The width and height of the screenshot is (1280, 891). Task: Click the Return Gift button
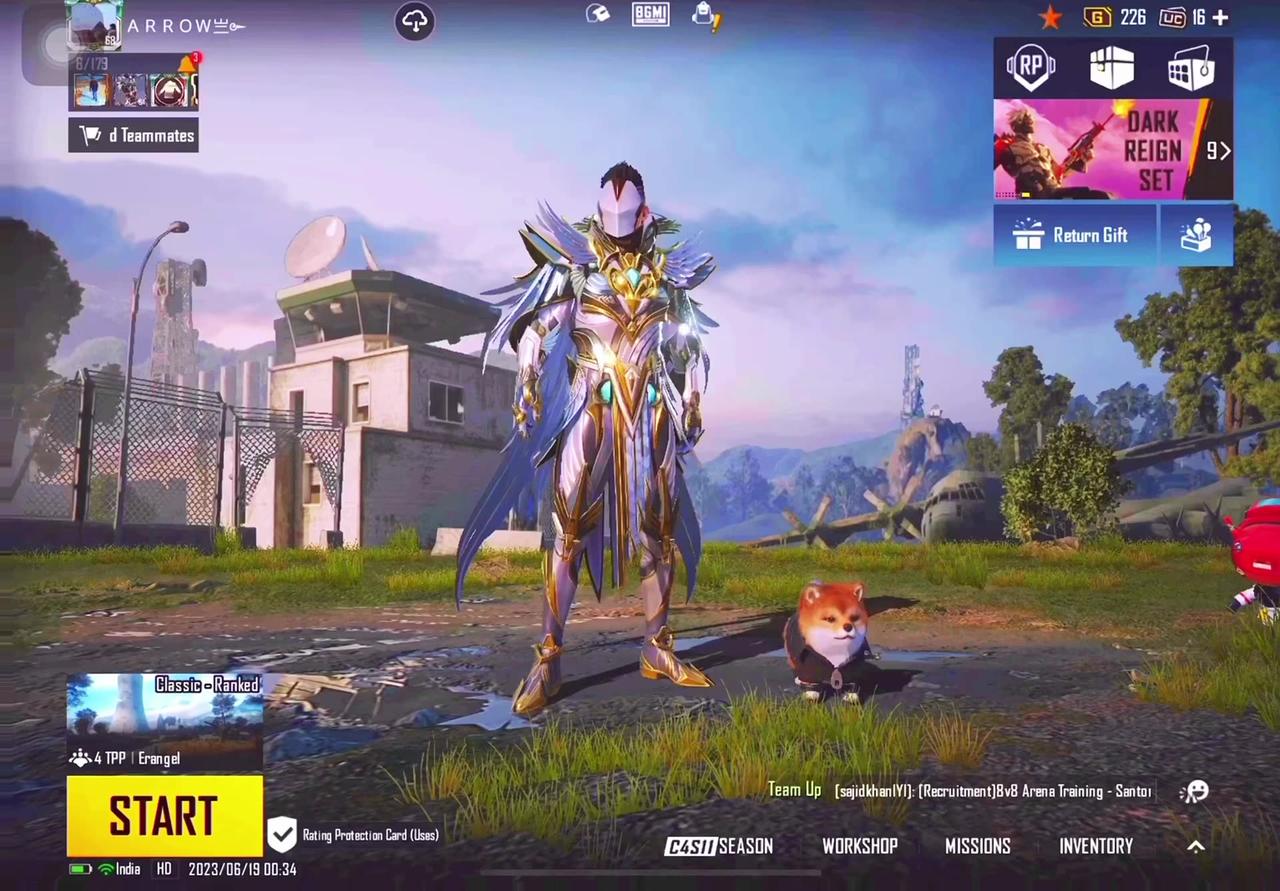(1074, 235)
